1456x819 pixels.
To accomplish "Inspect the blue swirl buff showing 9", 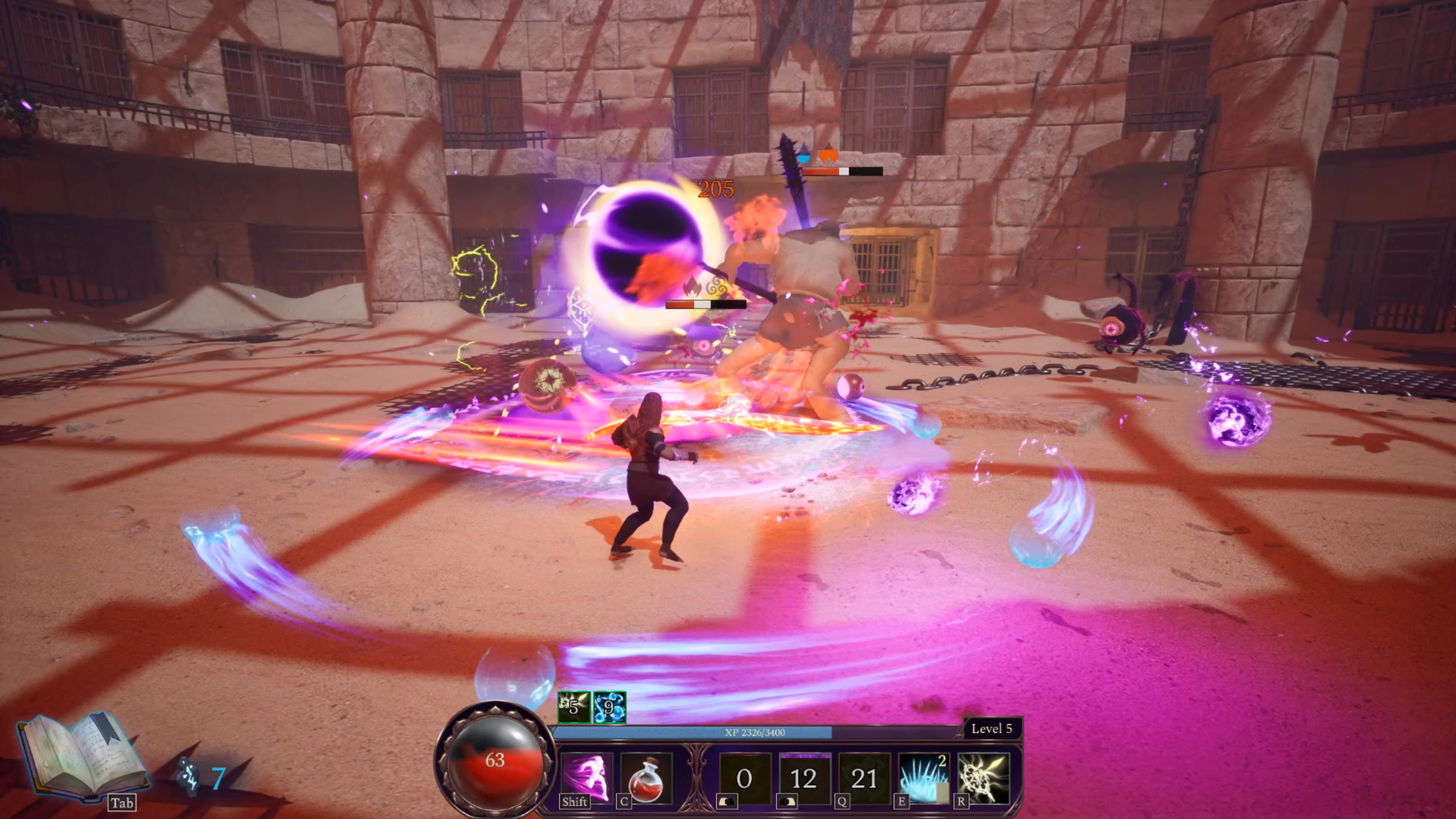I will (609, 707).
